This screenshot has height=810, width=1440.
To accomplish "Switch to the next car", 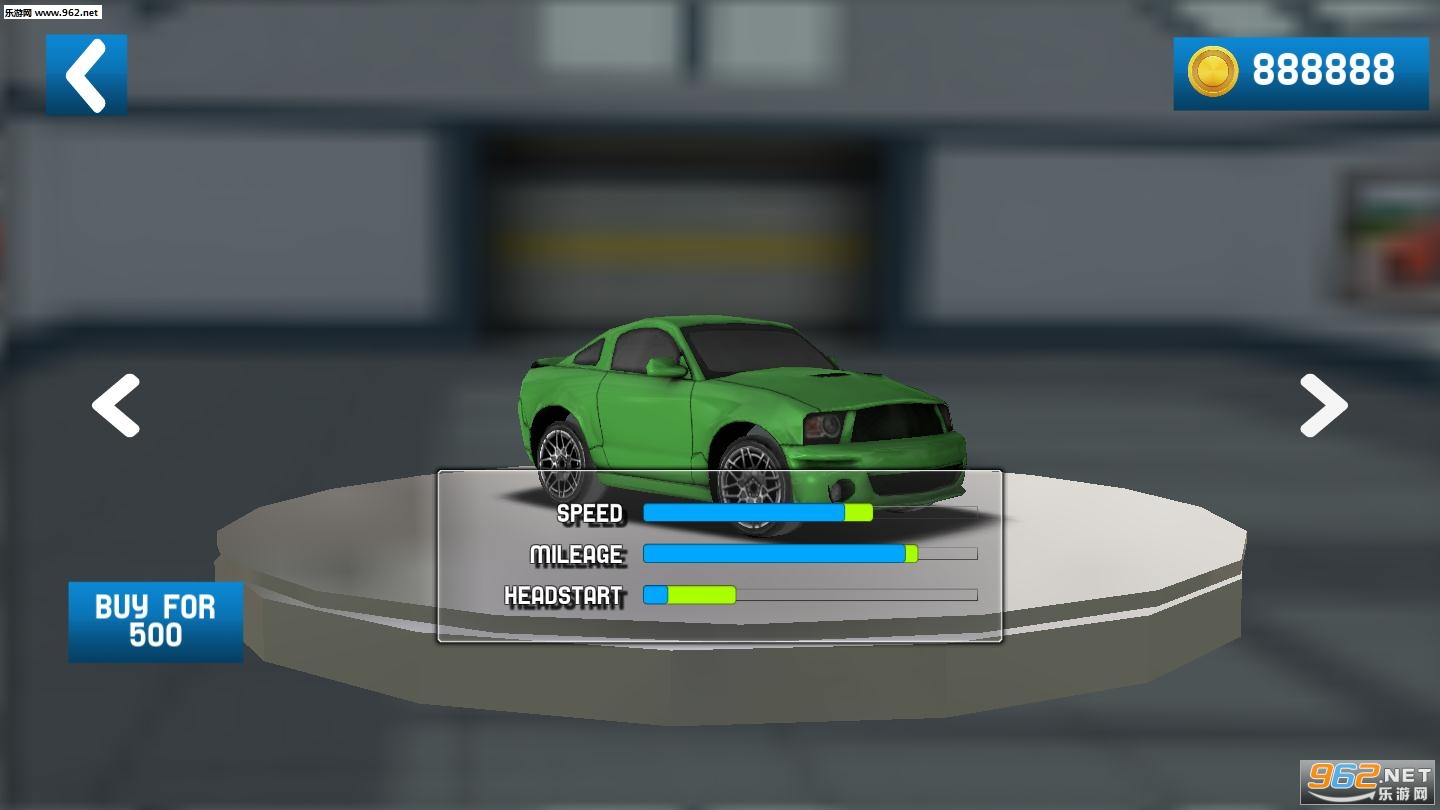I will 1323,406.
